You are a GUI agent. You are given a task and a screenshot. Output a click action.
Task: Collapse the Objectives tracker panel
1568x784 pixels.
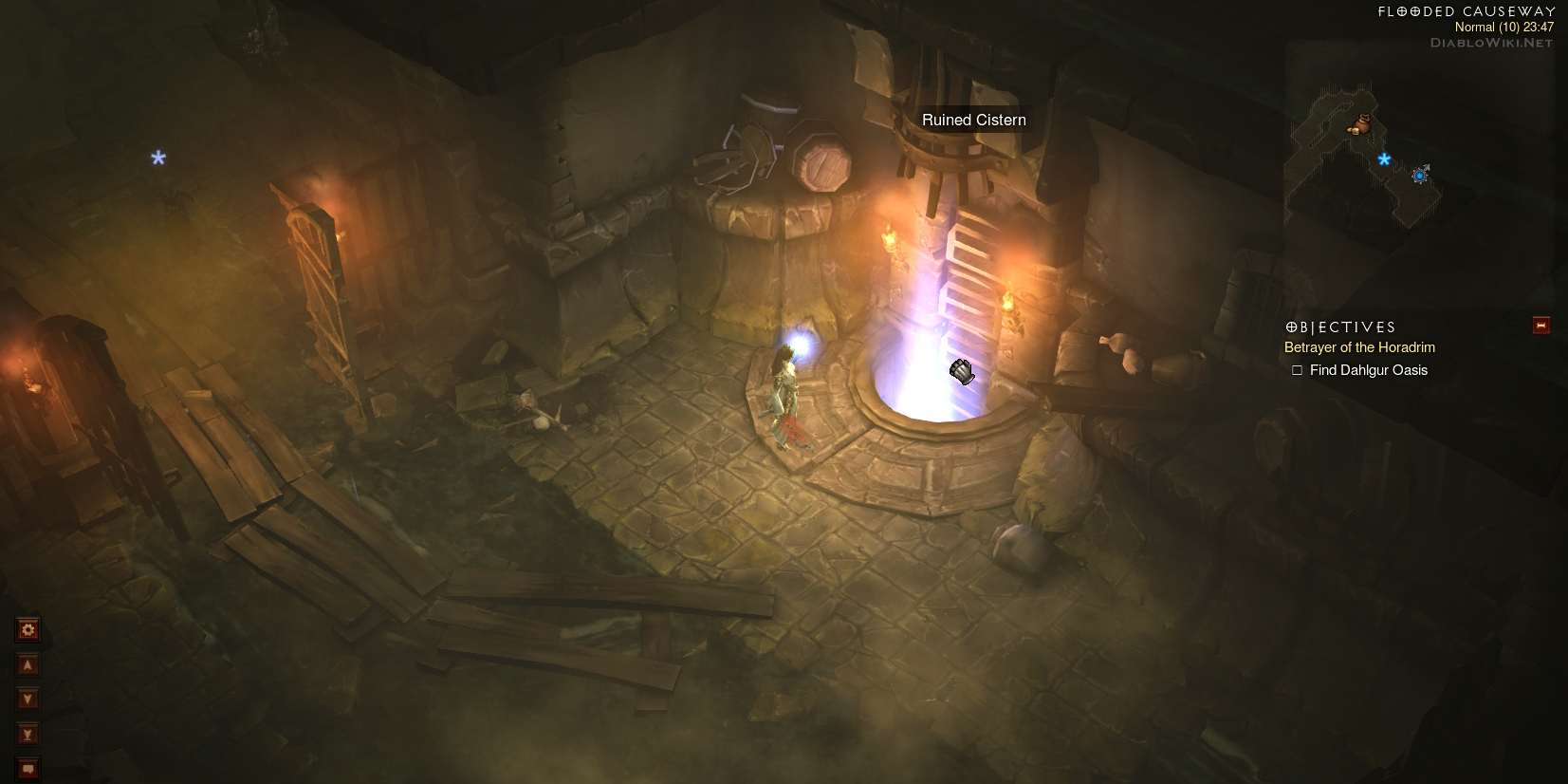[1540, 326]
